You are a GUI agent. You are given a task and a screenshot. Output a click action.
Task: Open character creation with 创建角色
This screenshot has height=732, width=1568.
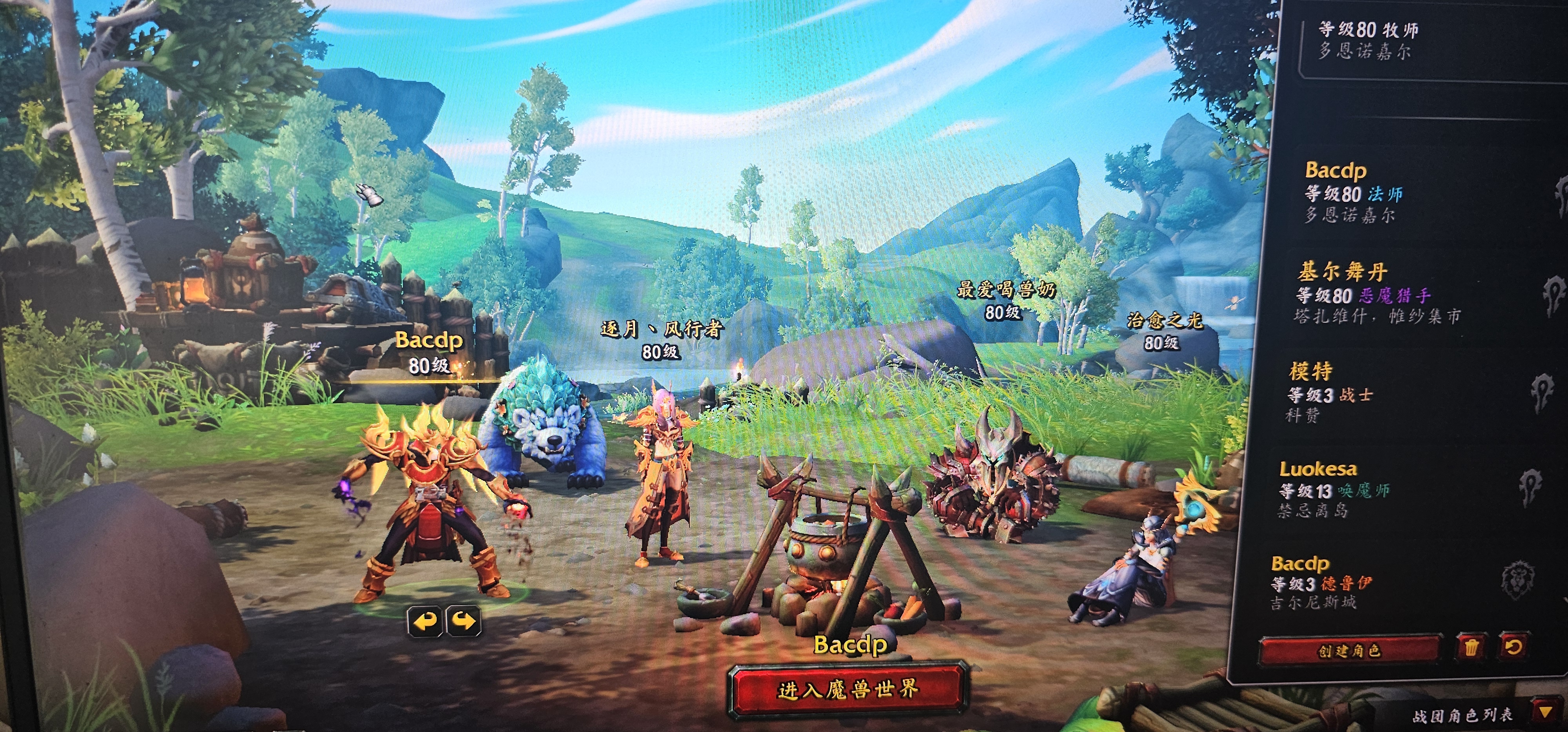(x=1350, y=650)
